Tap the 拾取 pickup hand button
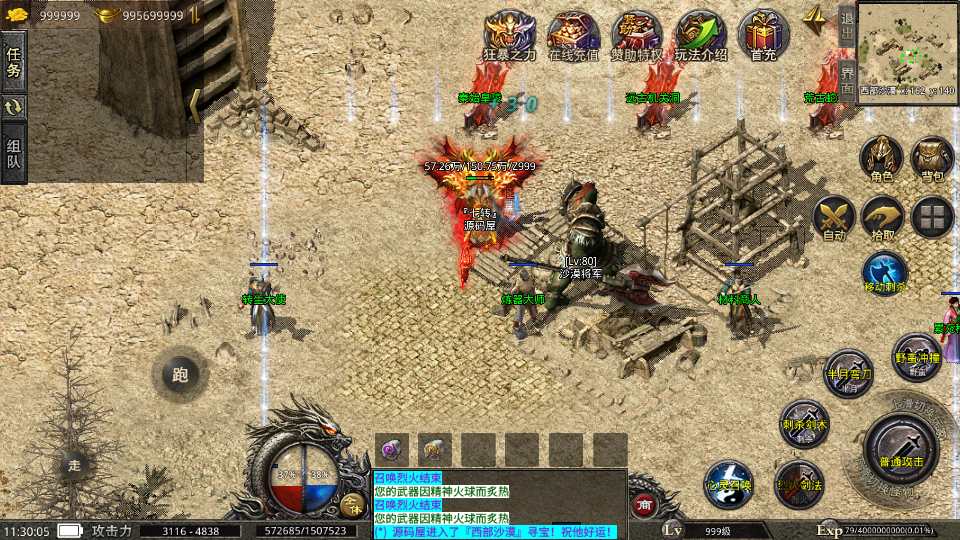 (x=882, y=218)
